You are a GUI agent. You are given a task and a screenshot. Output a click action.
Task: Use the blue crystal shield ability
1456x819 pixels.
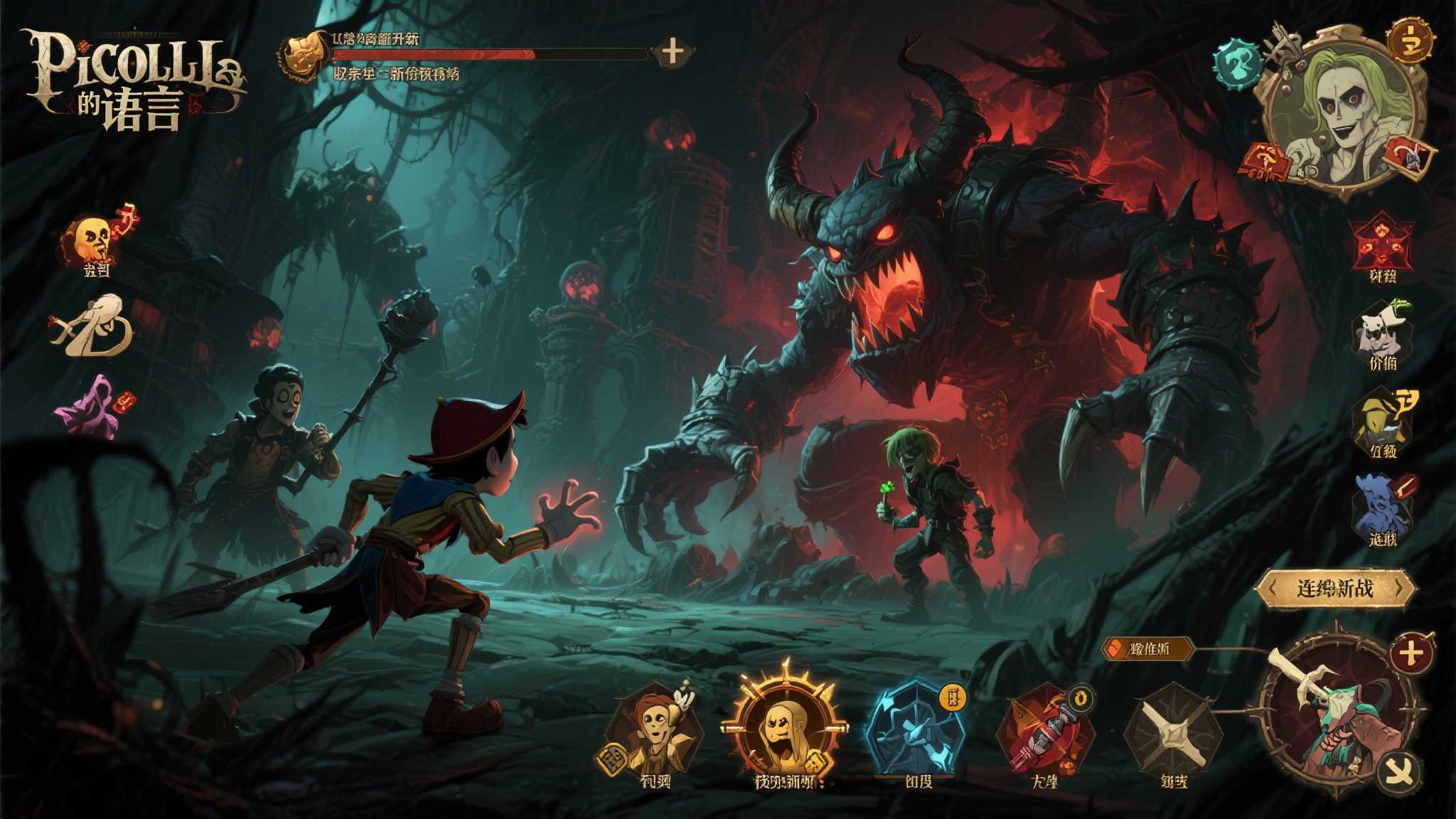915,729
